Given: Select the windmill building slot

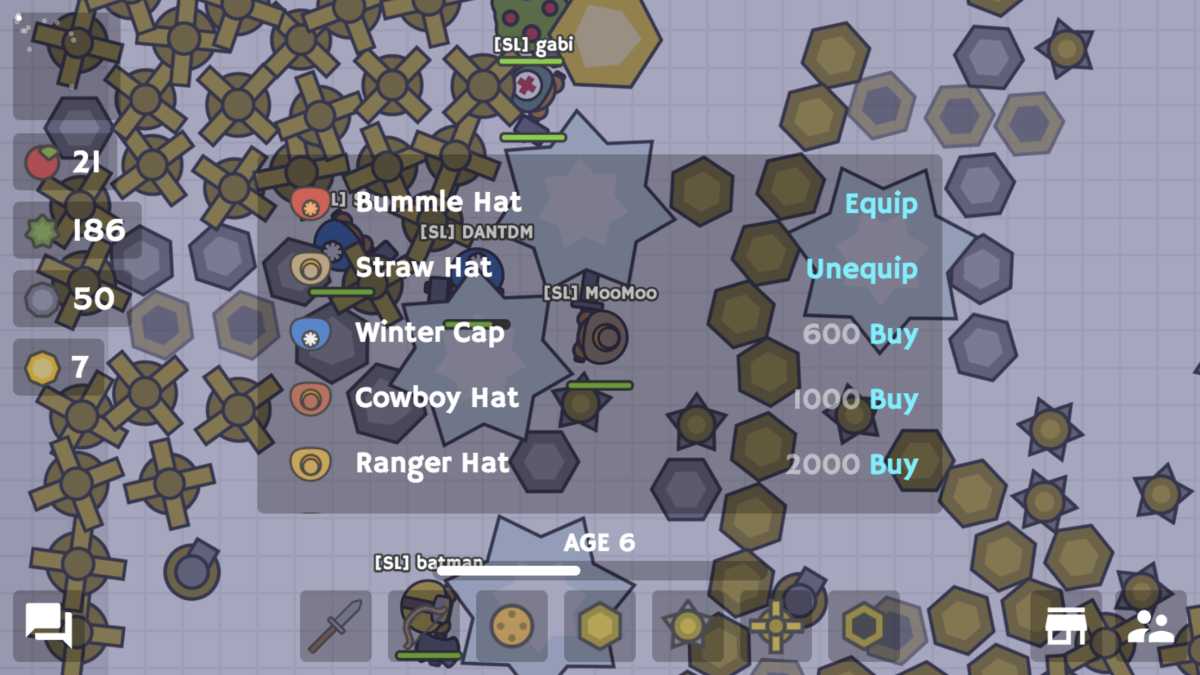Looking at the screenshot, I should point(775,626).
